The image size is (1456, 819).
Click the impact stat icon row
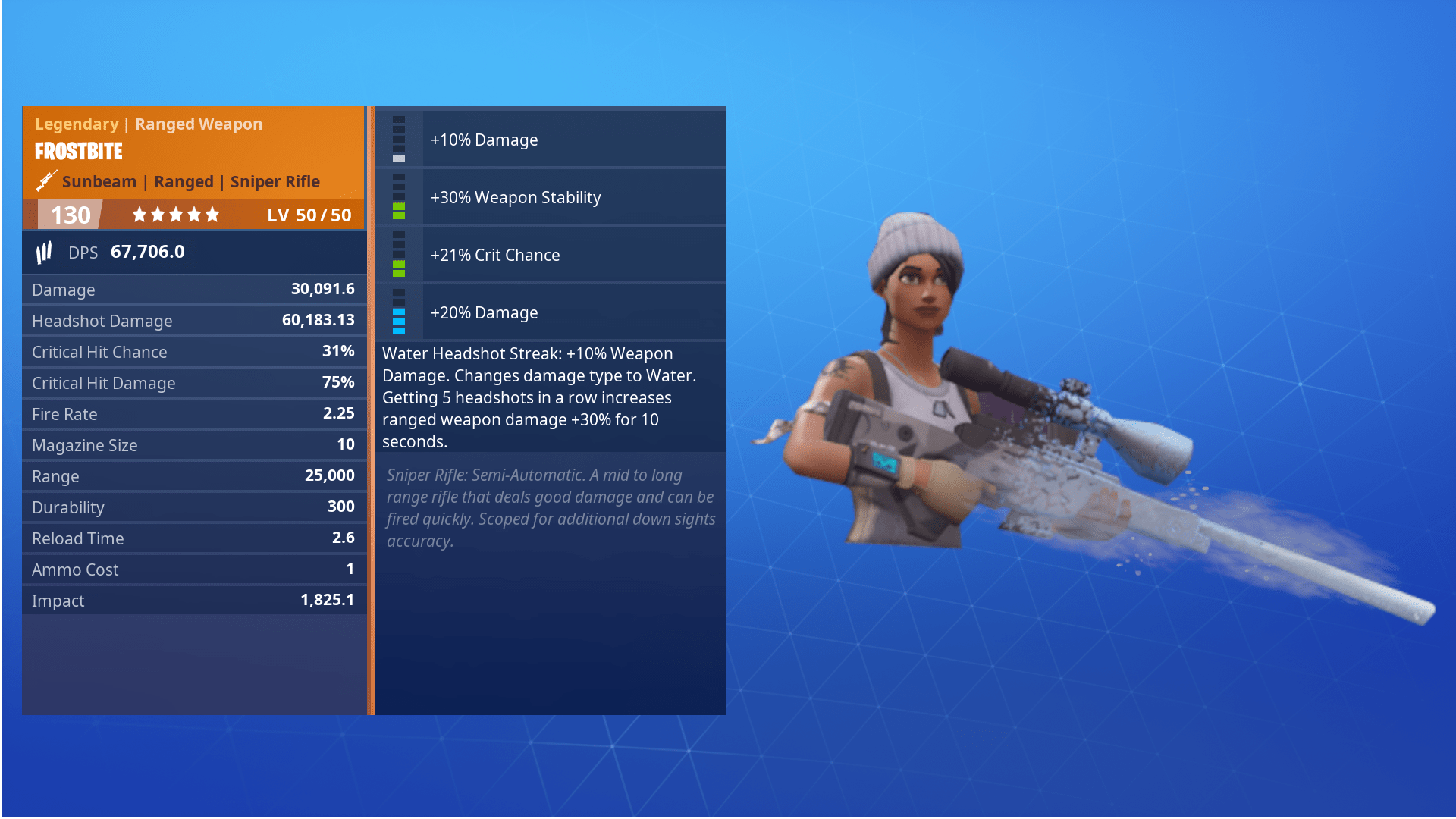(193, 600)
